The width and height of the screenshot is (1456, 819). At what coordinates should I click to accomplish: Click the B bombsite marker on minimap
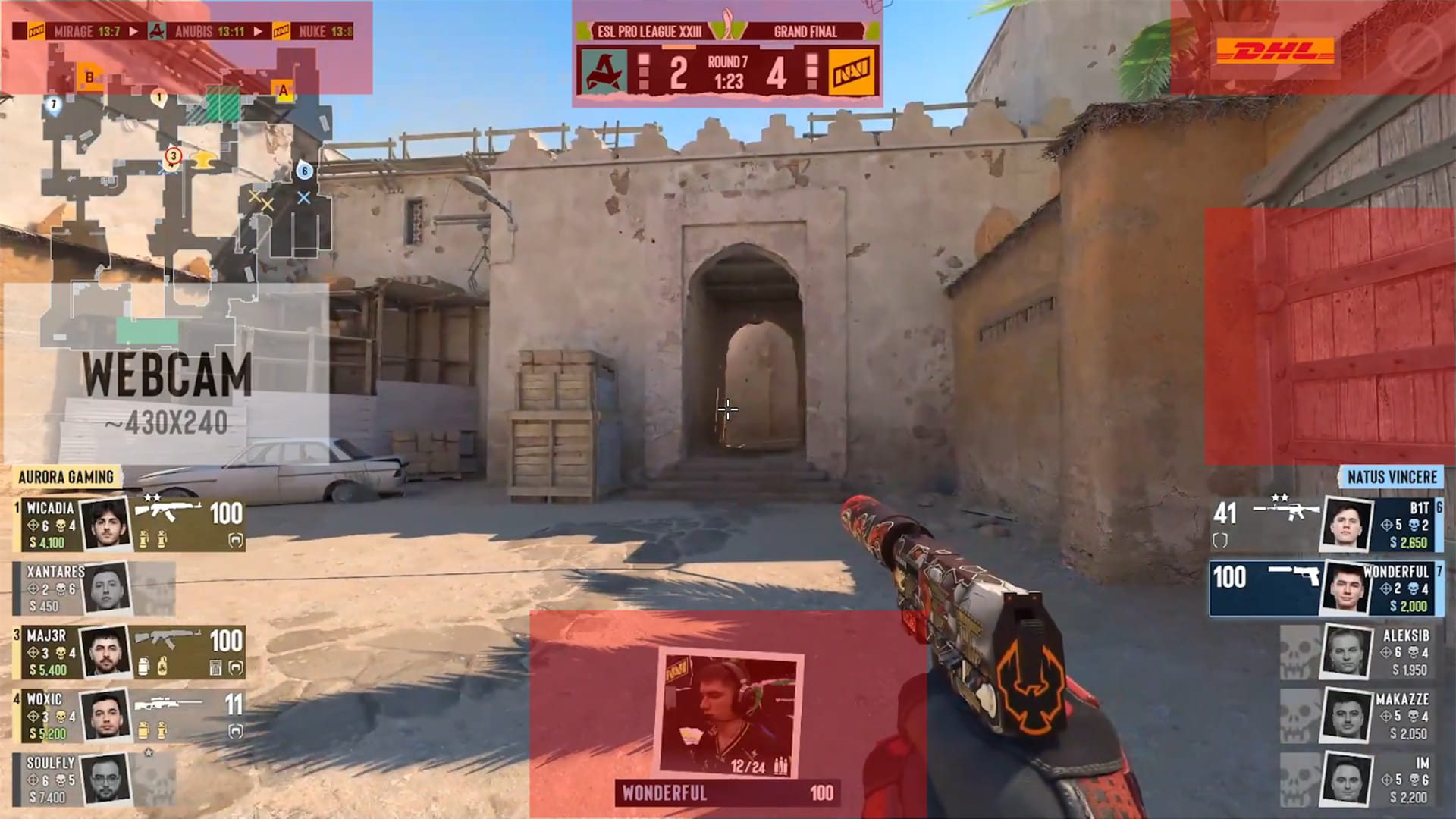pyautogui.click(x=89, y=77)
